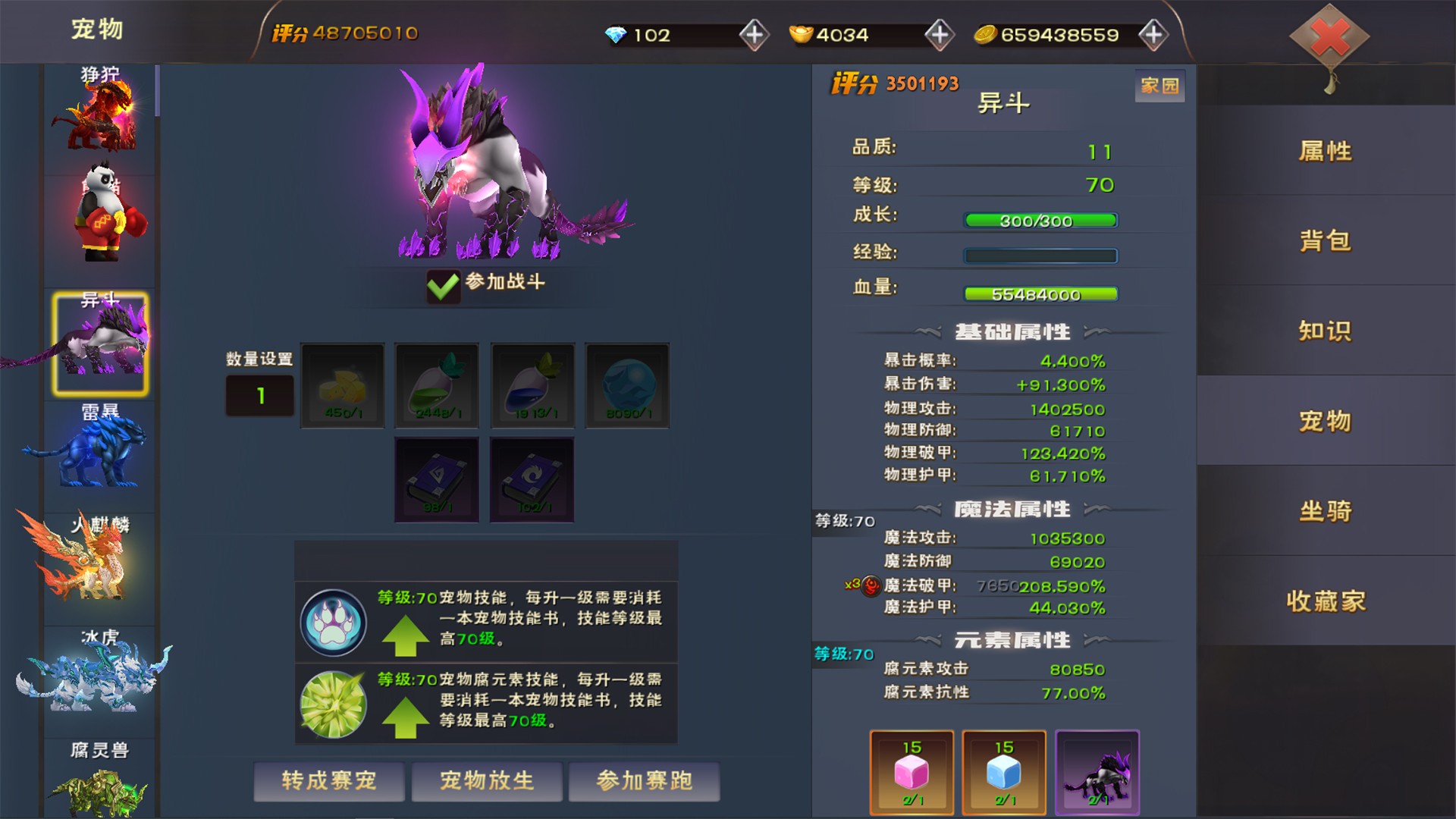Toggle the 参加战斗 join-battle checkbox
This screenshot has width=1456, height=819.
(x=444, y=286)
